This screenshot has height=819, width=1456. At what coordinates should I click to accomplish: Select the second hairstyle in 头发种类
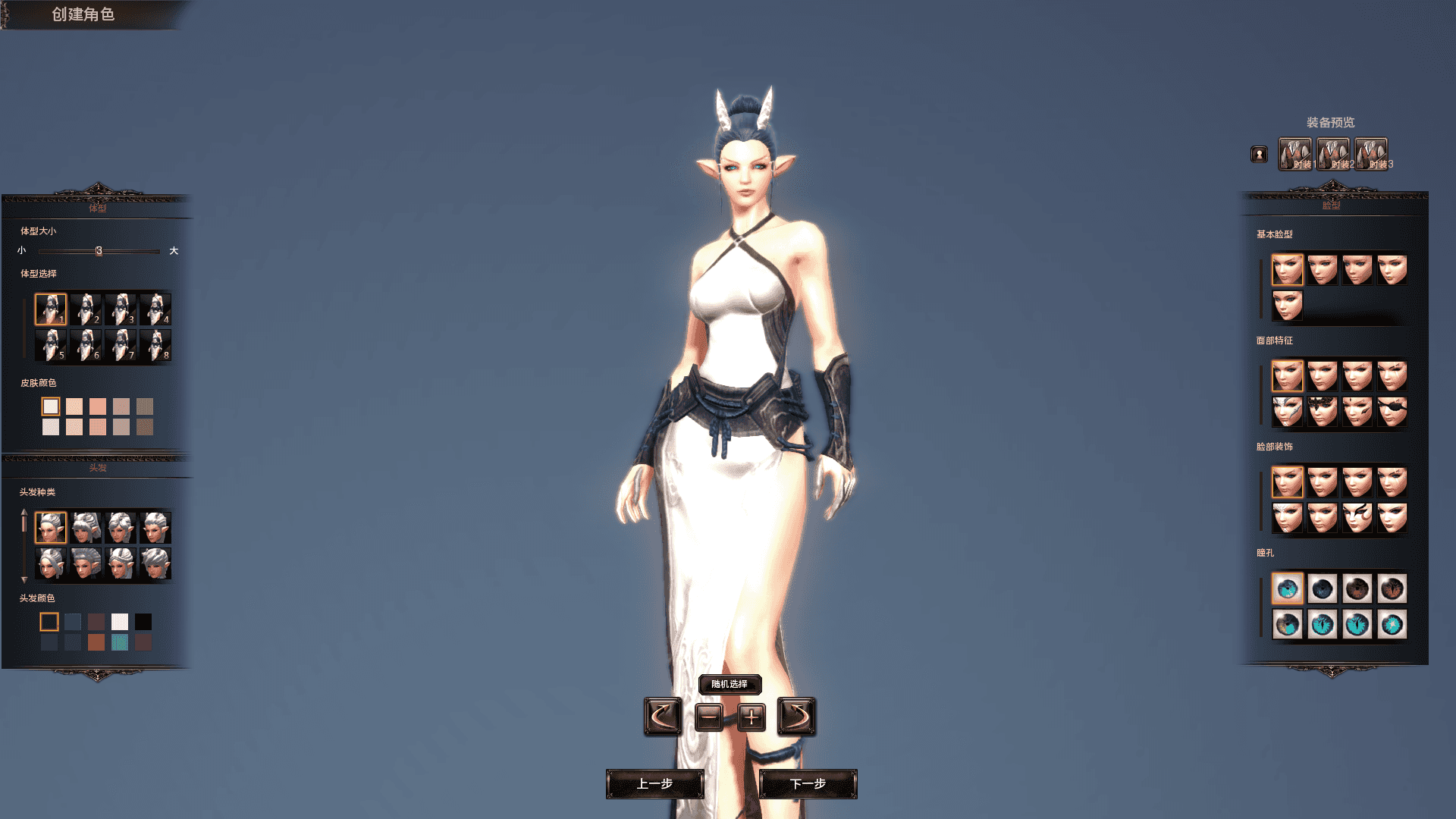[x=86, y=527]
